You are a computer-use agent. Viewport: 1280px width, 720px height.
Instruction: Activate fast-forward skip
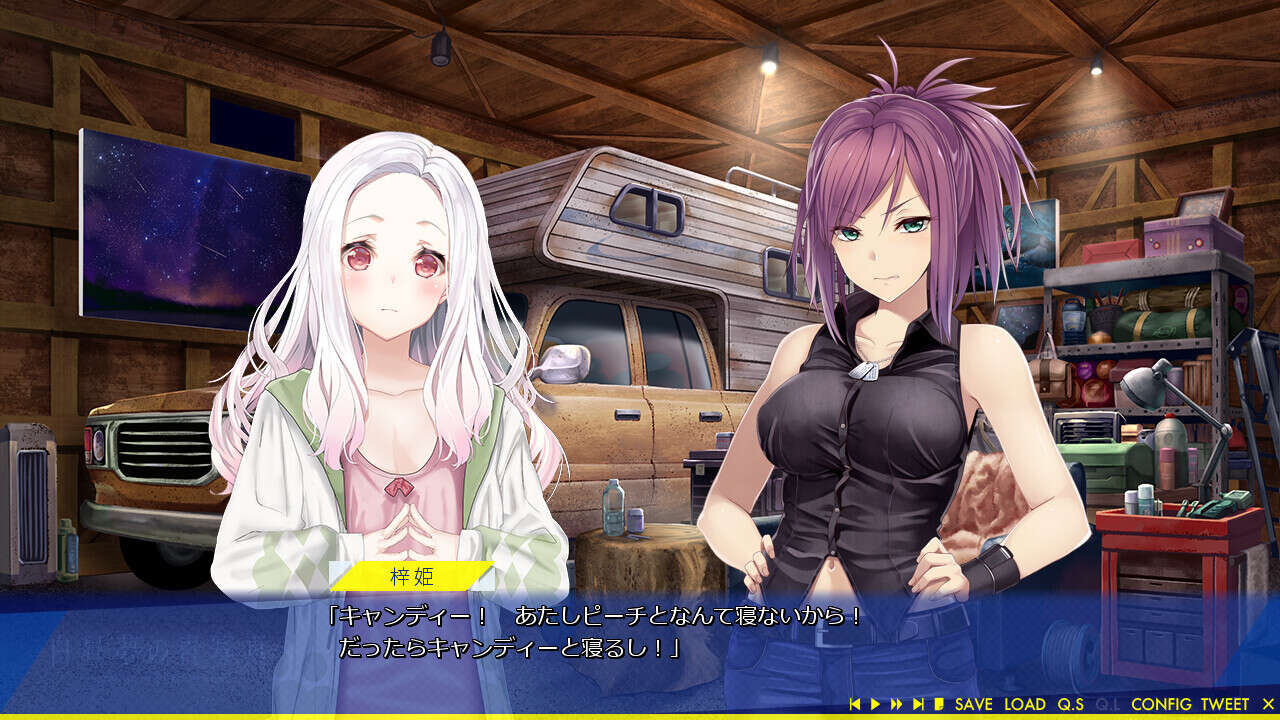896,705
